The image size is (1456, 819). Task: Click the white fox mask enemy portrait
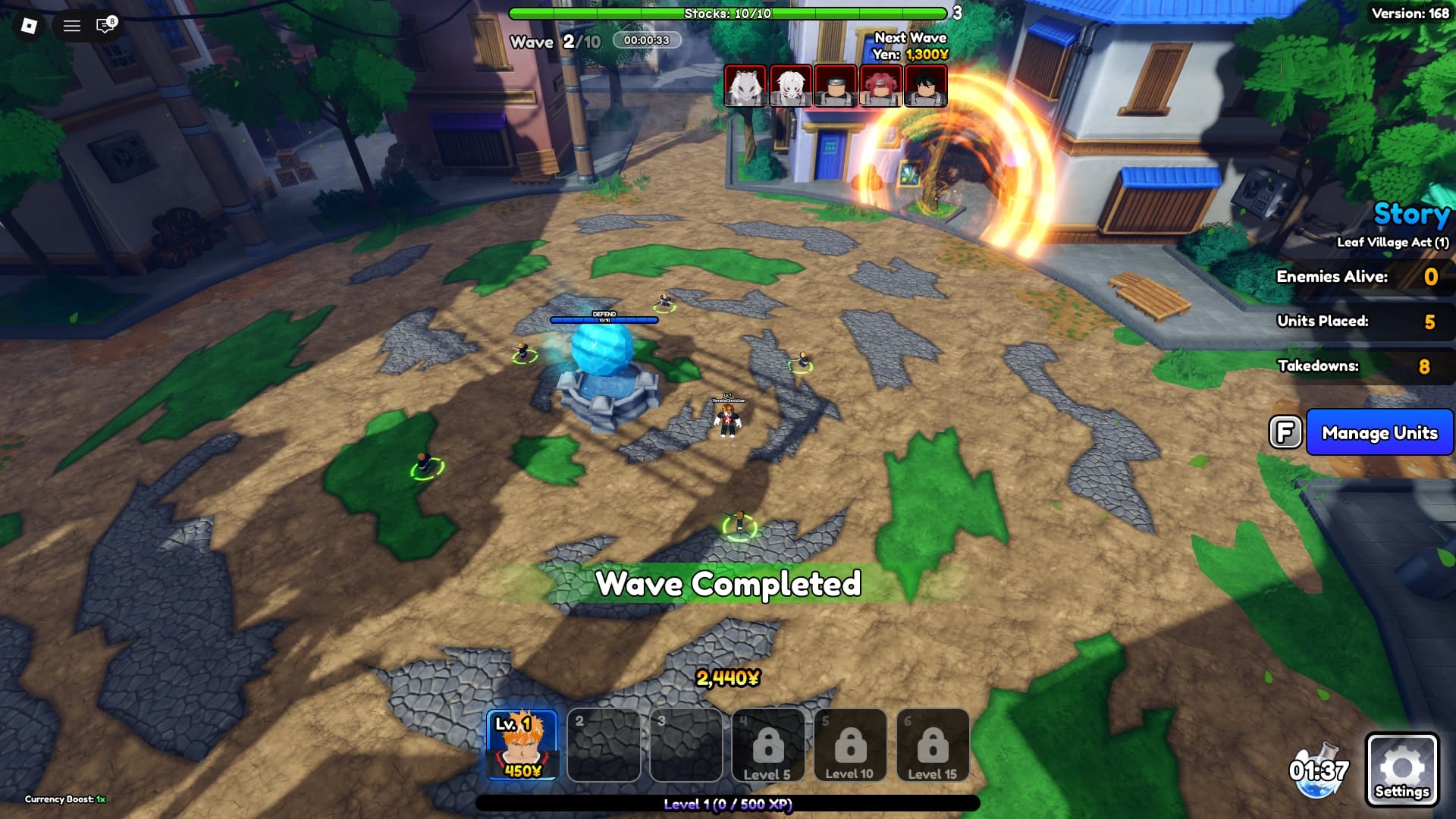tap(745, 86)
